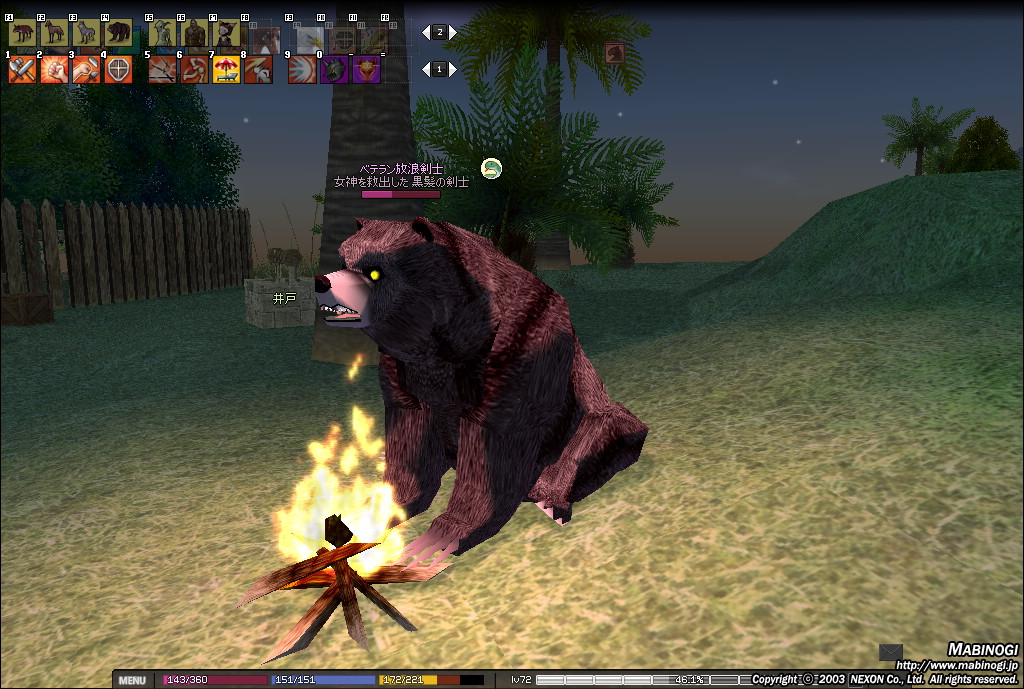This screenshot has height=689, width=1024.
Task: Use the crossed axe and hammer skill
Action: pyautogui.click(x=22, y=70)
